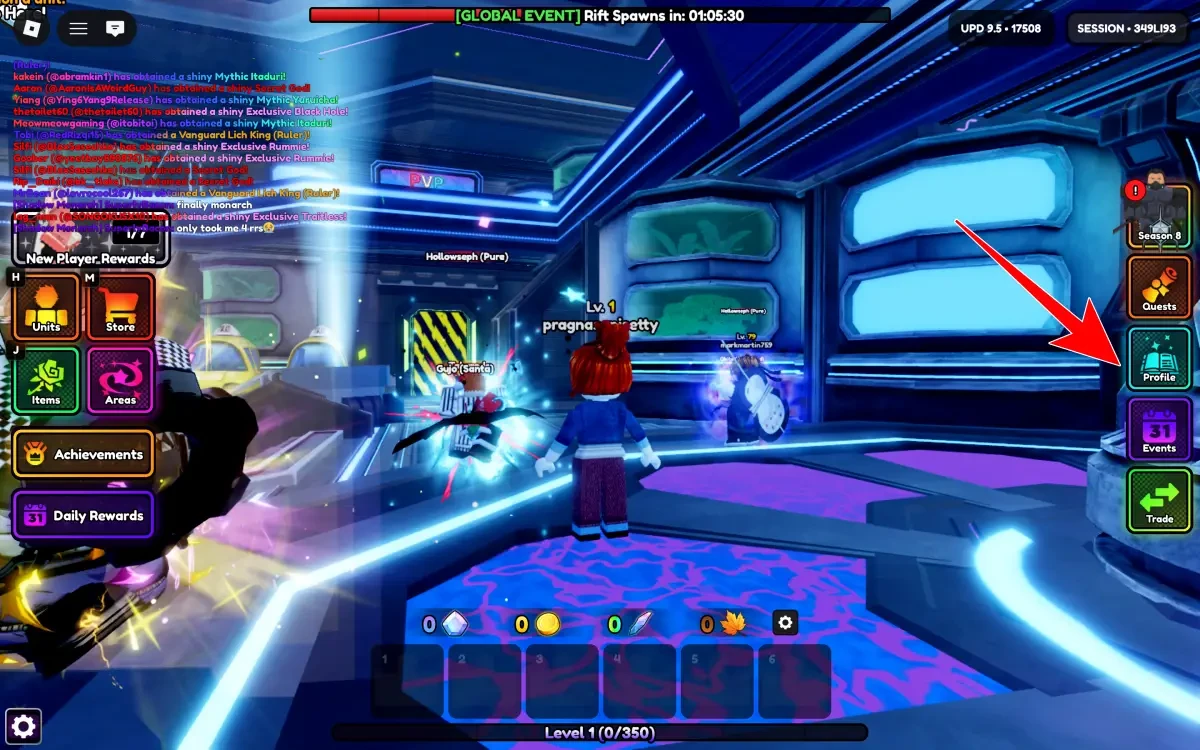Open the Units menu

point(46,307)
